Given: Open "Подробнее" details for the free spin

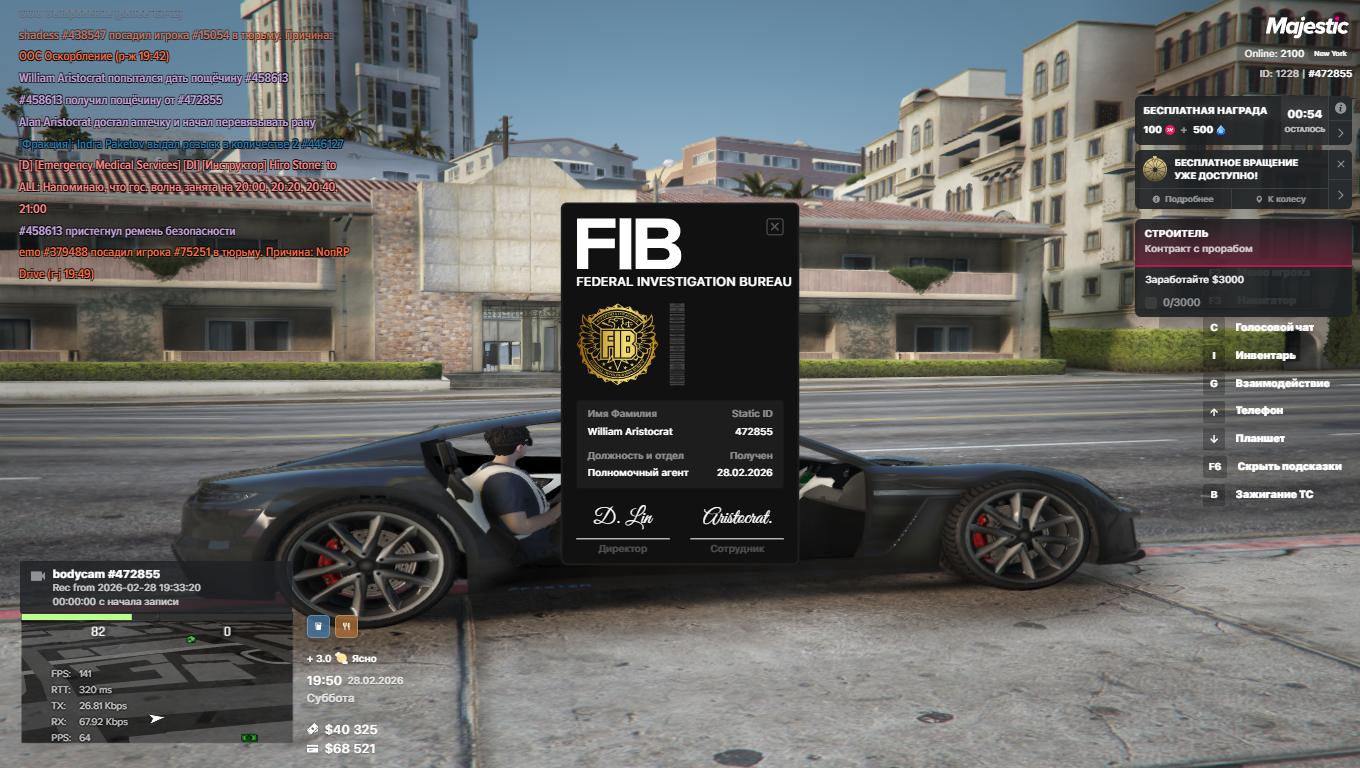Looking at the screenshot, I should pos(1183,199).
